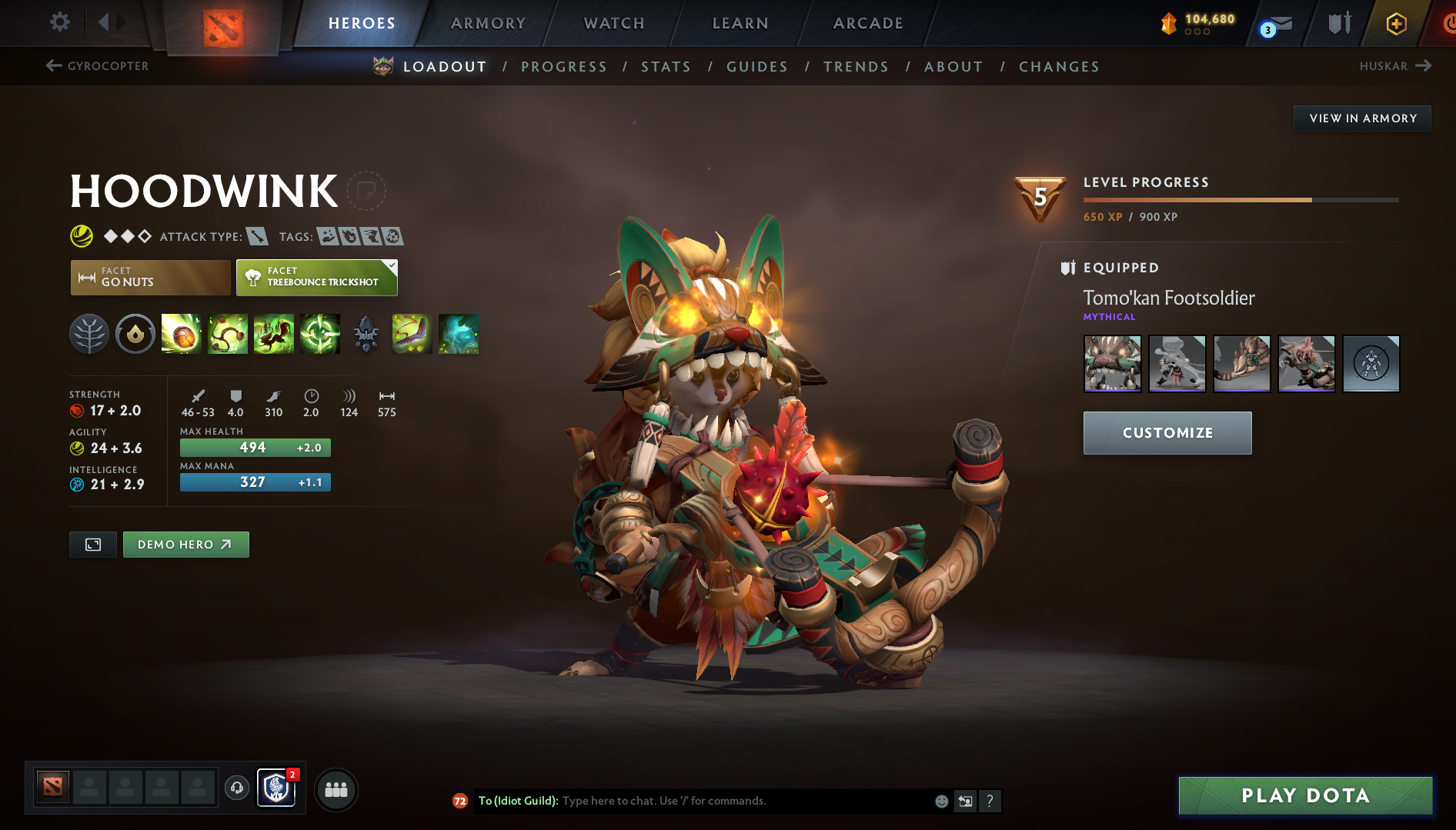Open the full-screen hero portrait toggle

[x=92, y=544]
